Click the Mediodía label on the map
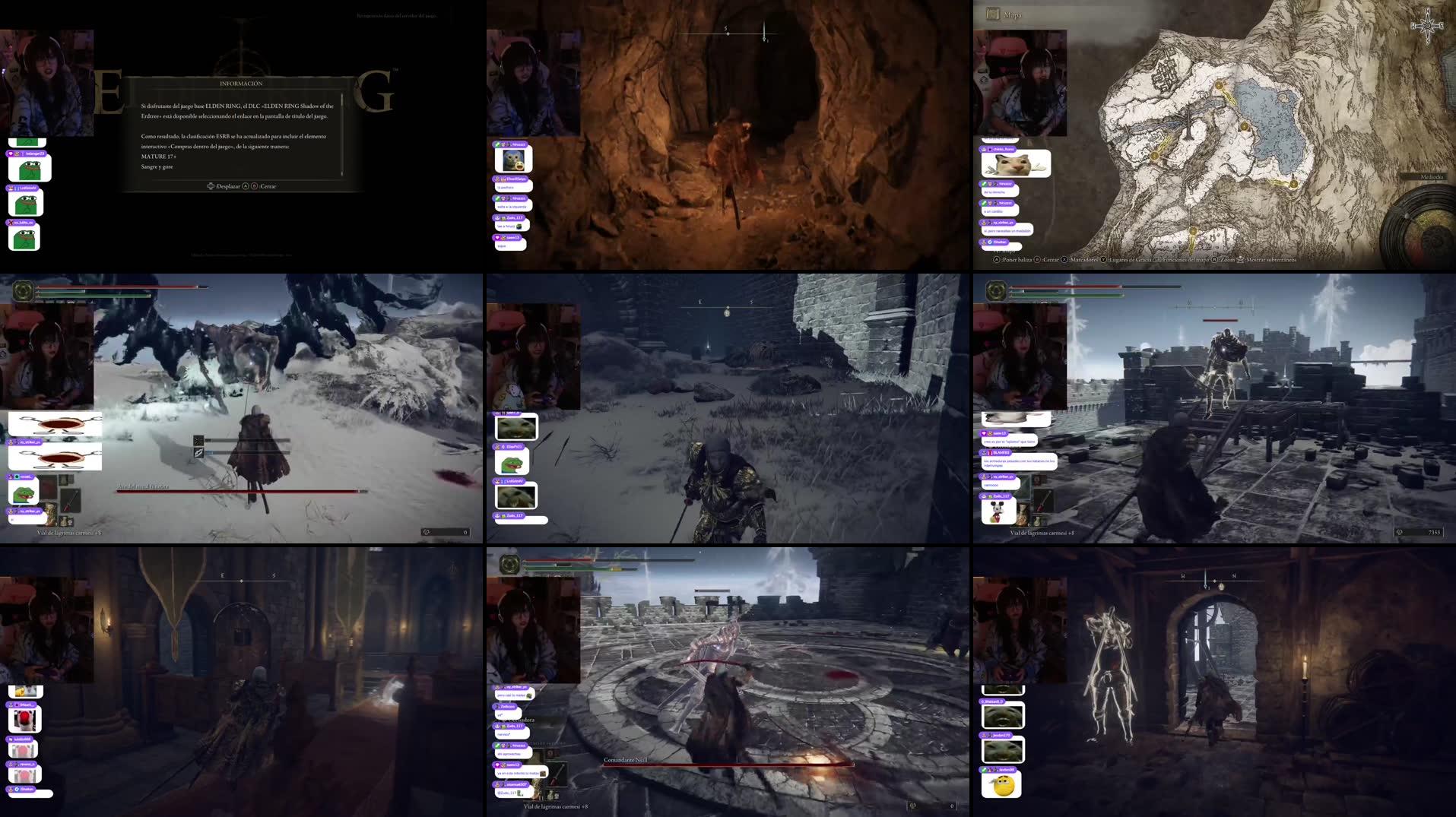 [1432, 179]
